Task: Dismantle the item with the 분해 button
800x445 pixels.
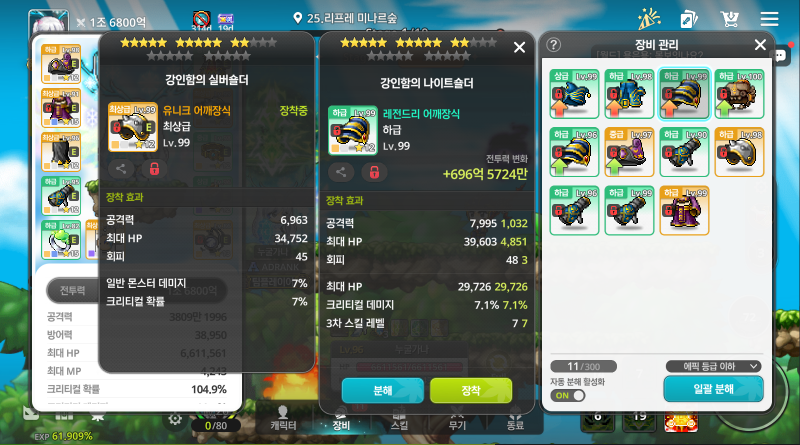Action: point(382,390)
